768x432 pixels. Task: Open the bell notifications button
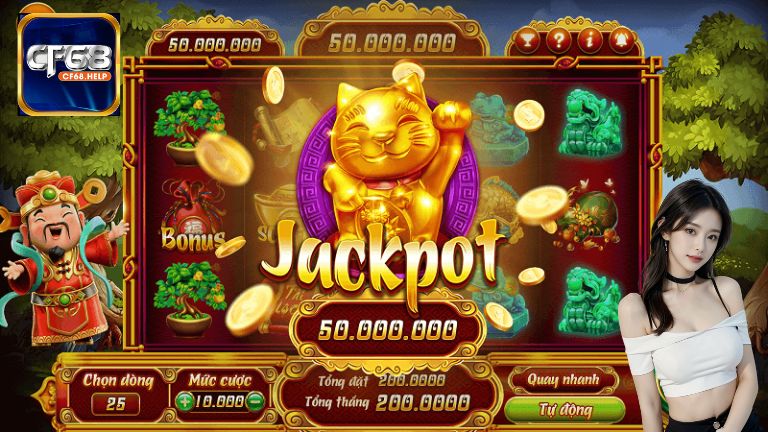click(x=622, y=41)
